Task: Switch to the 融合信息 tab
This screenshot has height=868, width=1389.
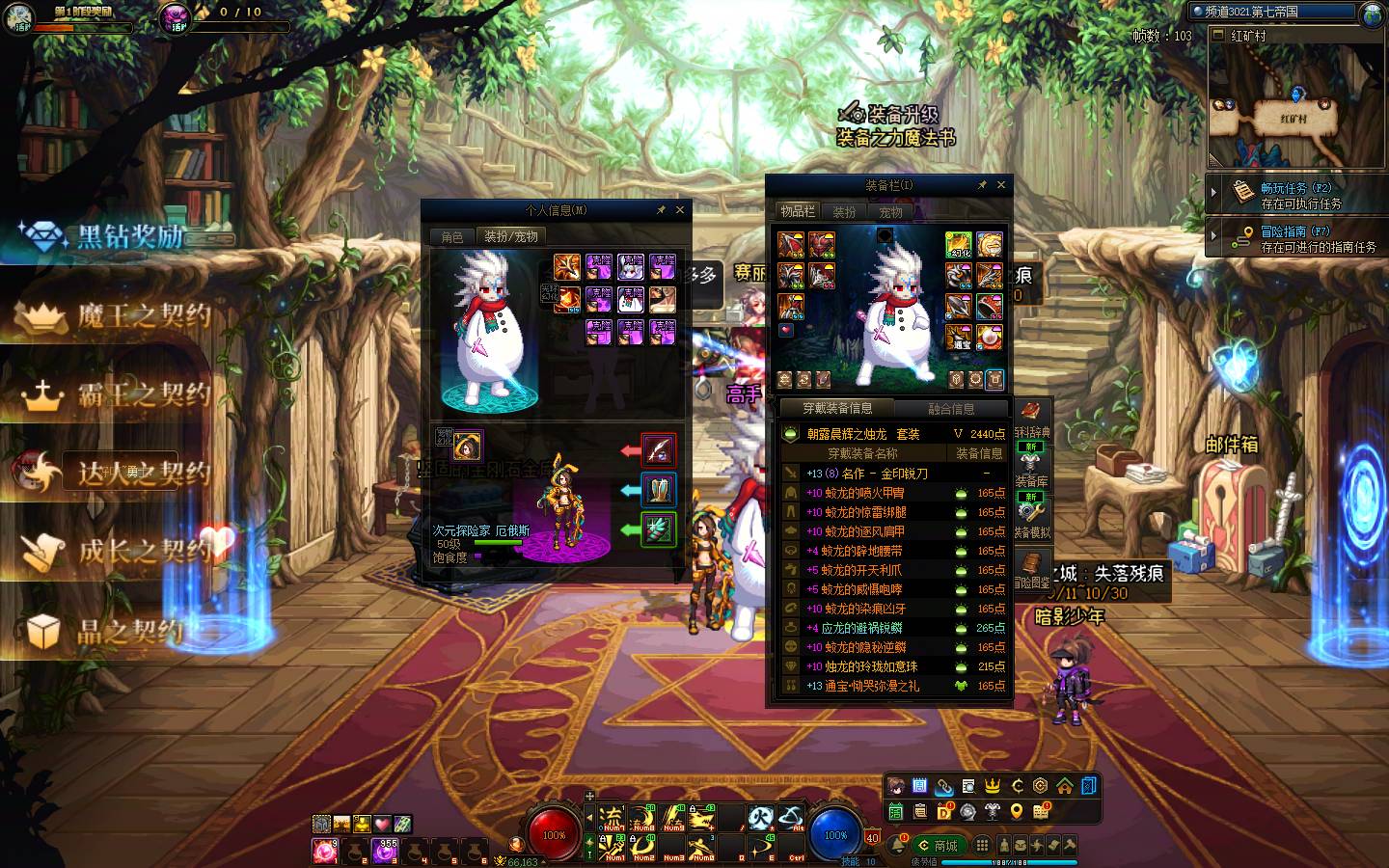Action: pyautogui.click(x=951, y=408)
